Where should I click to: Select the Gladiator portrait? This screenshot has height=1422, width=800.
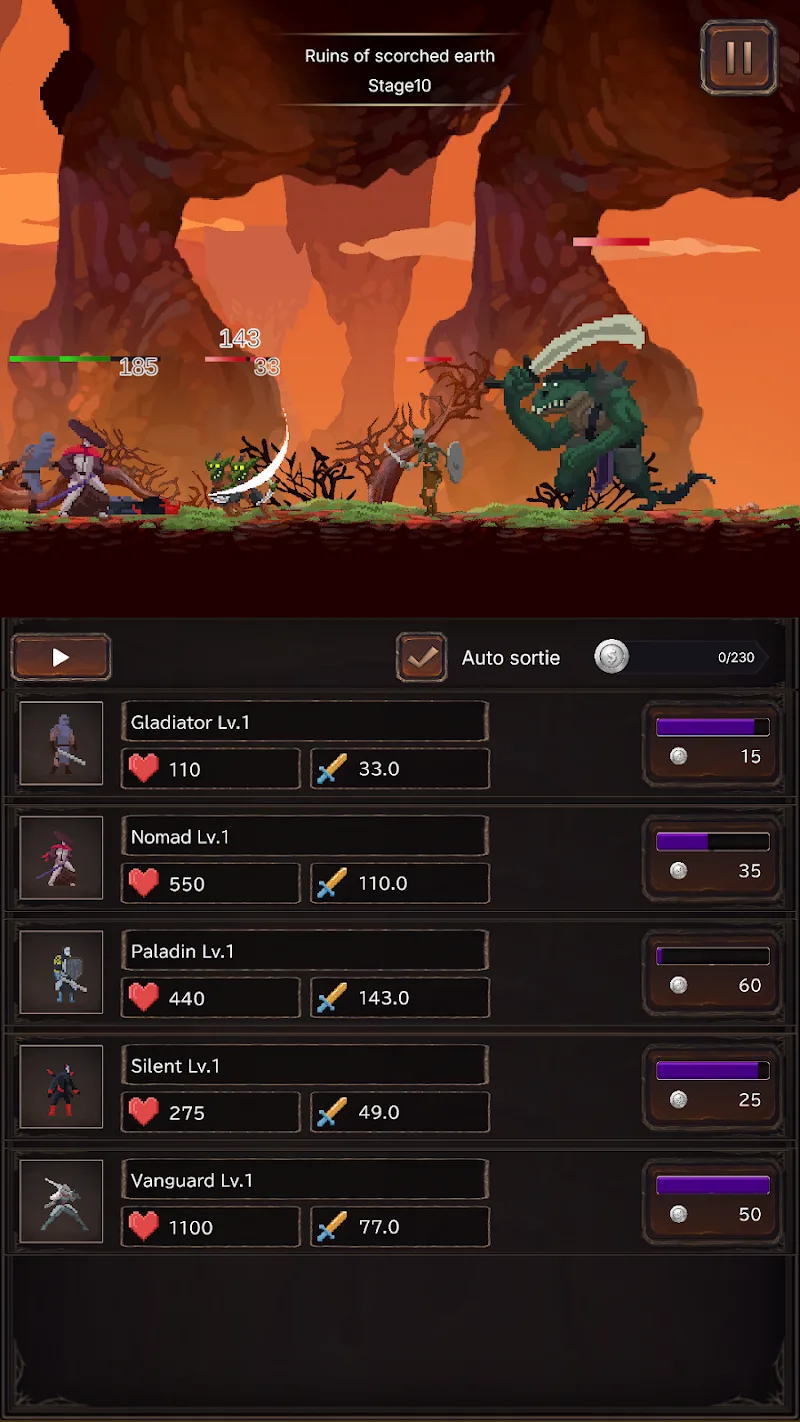tap(61, 743)
